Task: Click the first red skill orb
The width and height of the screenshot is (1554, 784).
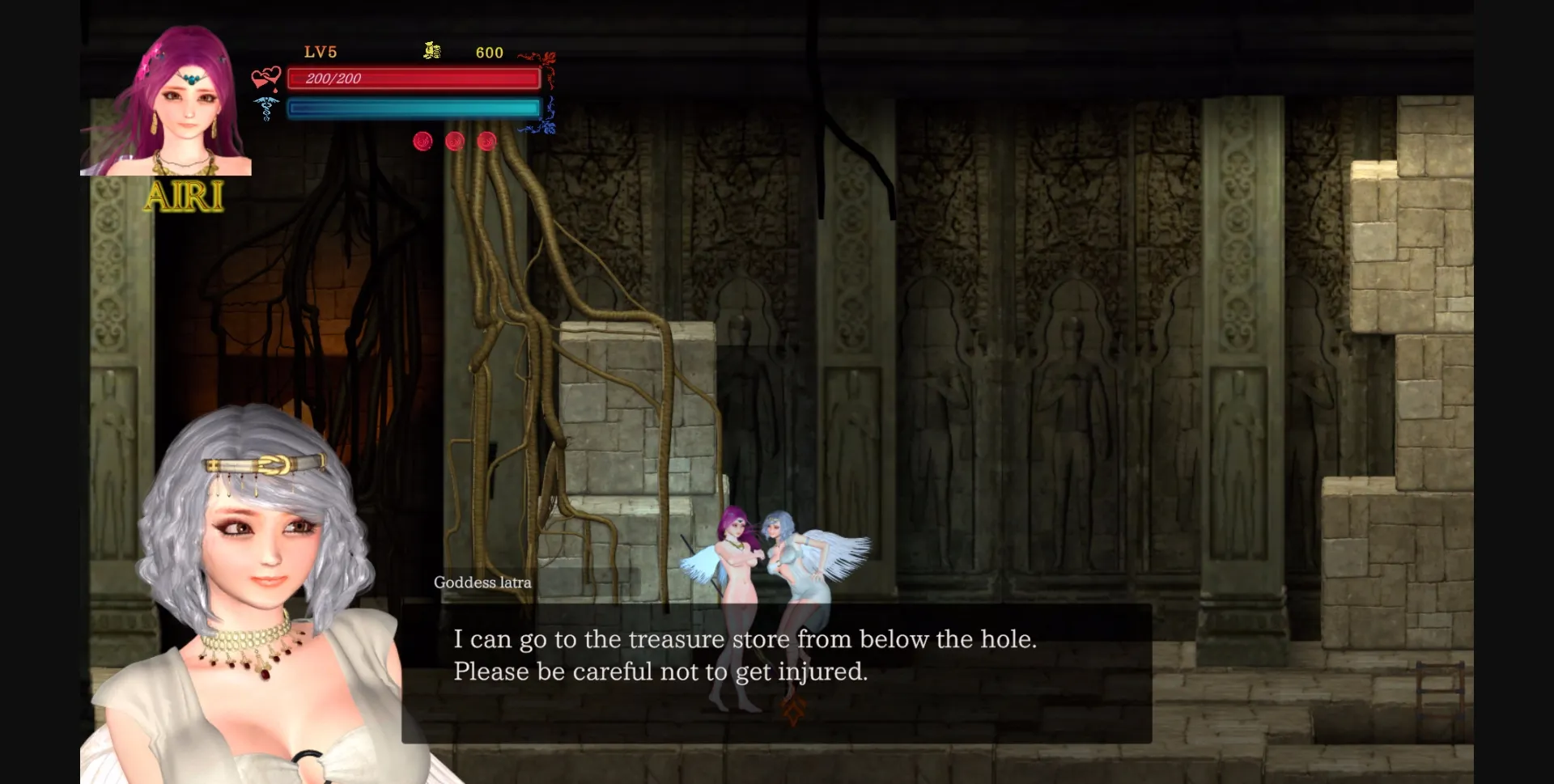Action: 422,141
